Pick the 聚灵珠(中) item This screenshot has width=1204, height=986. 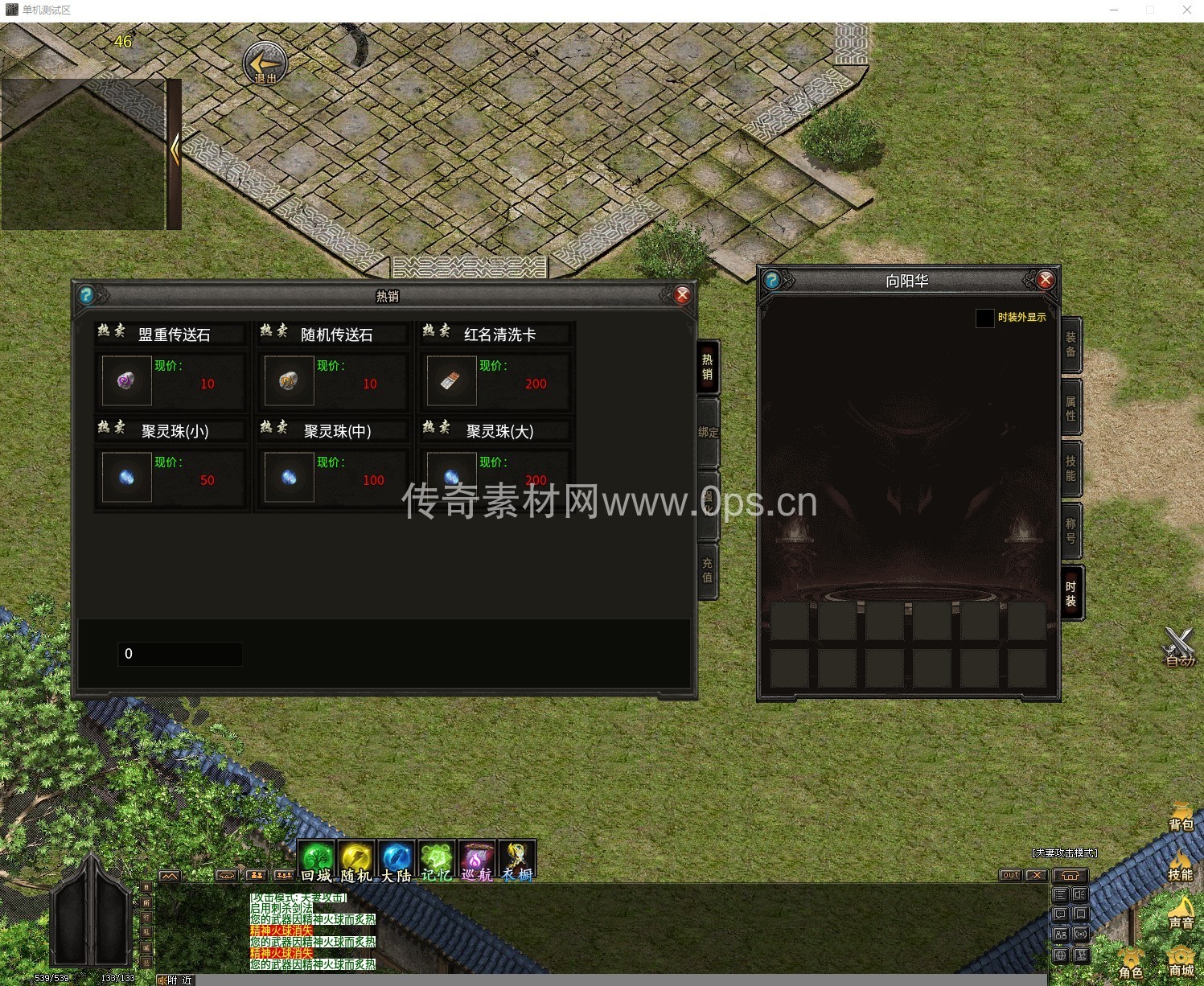[x=289, y=477]
